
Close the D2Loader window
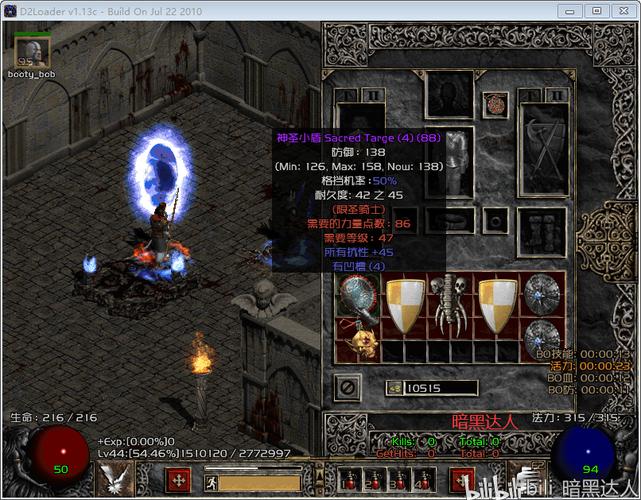pyautogui.click(x=621, y=10)
